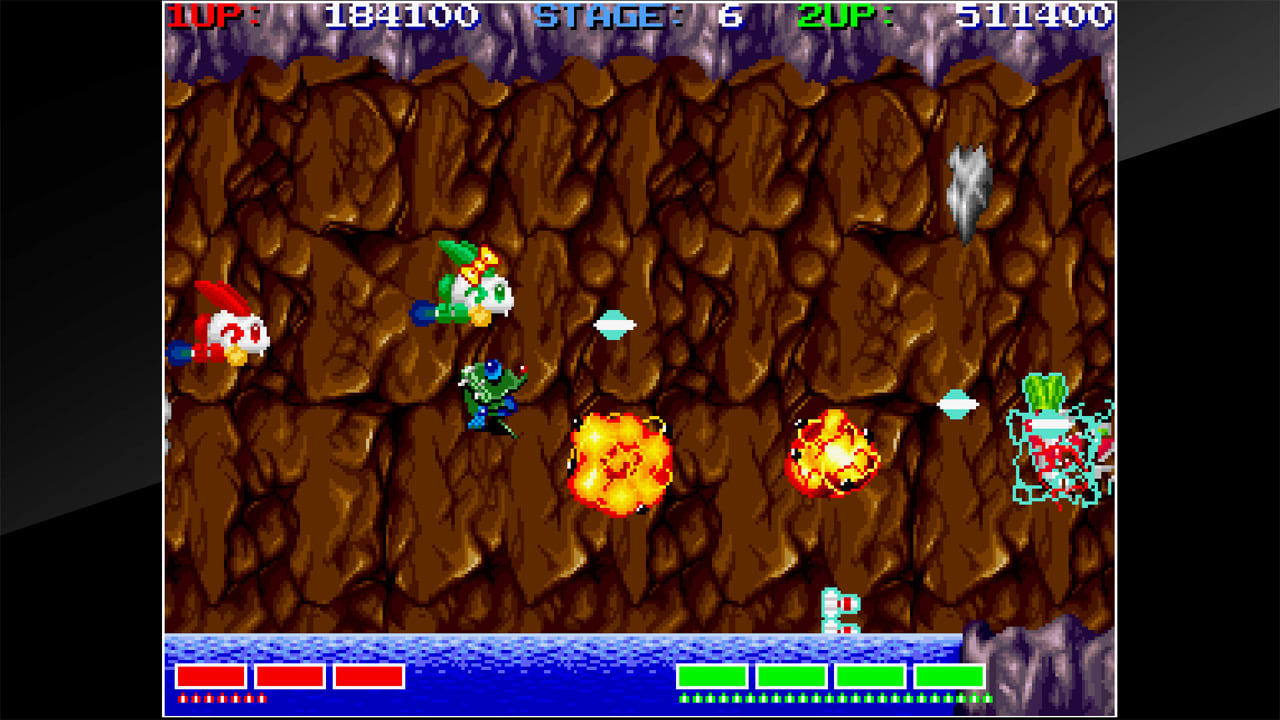Select the small white cannon near the water
This screenshot has height=720, width=1280.
point(838,610)
